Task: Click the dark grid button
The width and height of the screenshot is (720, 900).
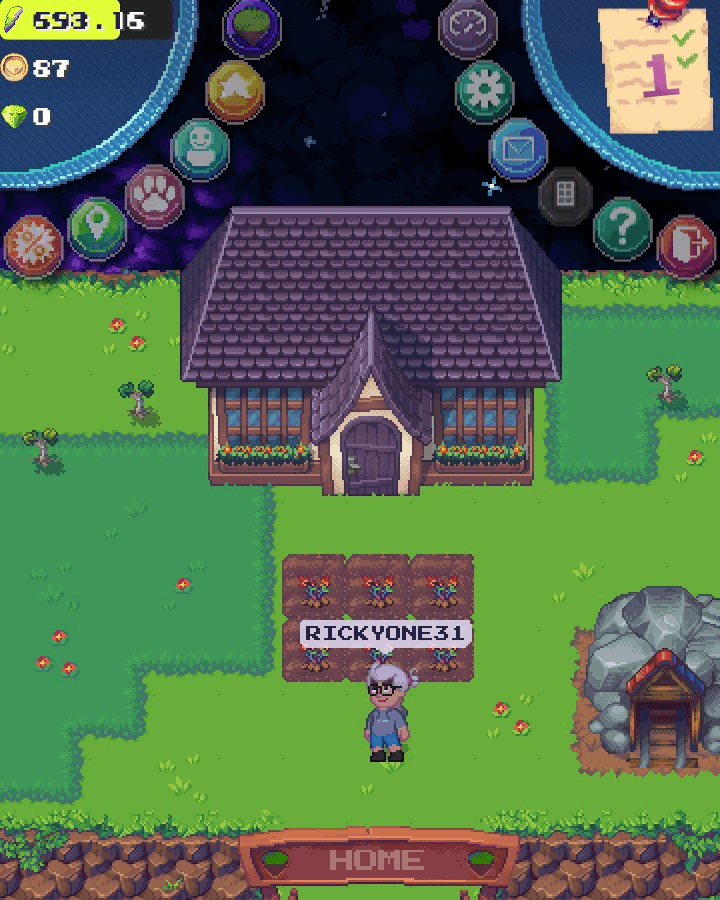Action: 565,195
